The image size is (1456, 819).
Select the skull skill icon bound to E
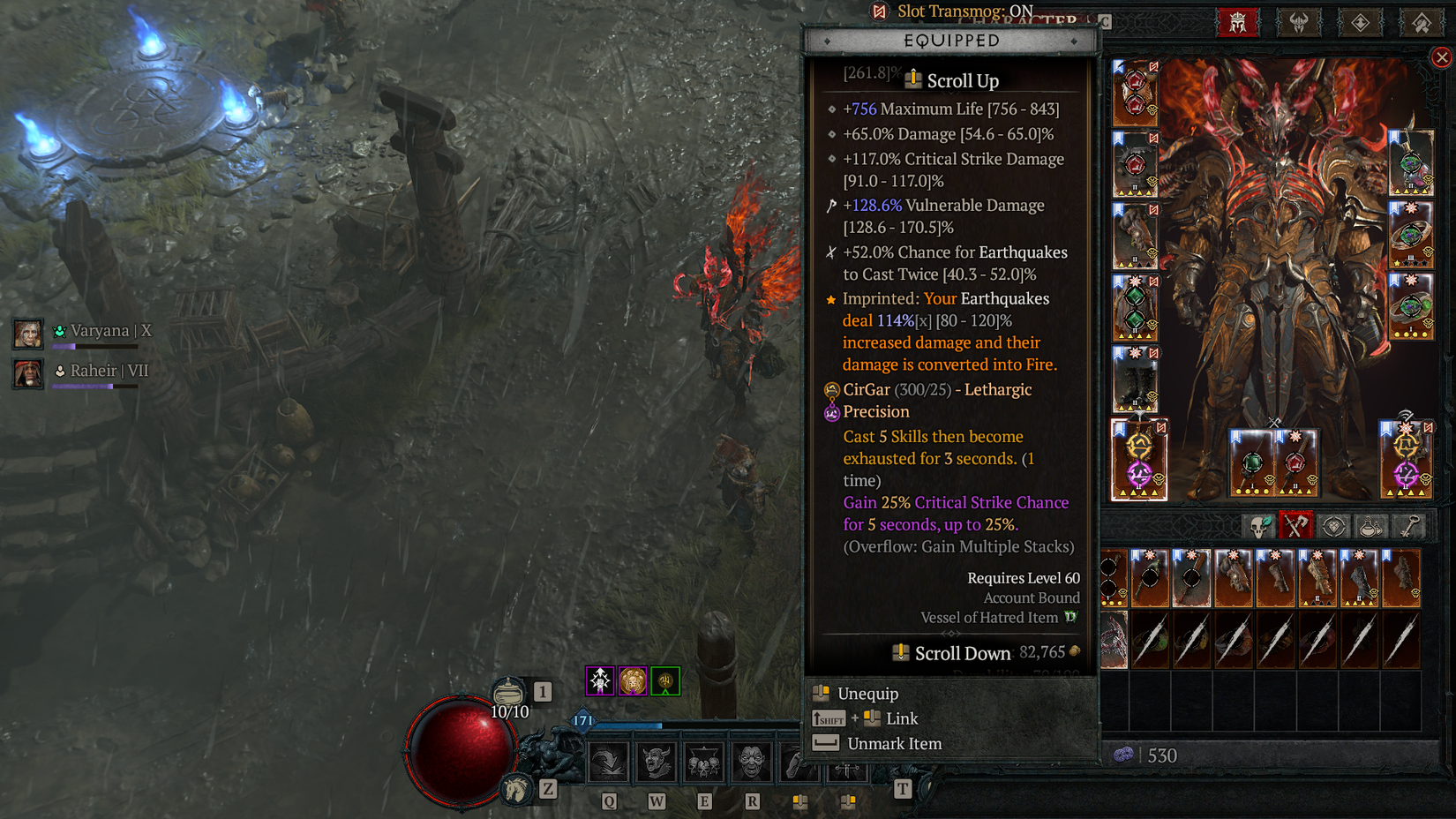click(x=702, y=763)
